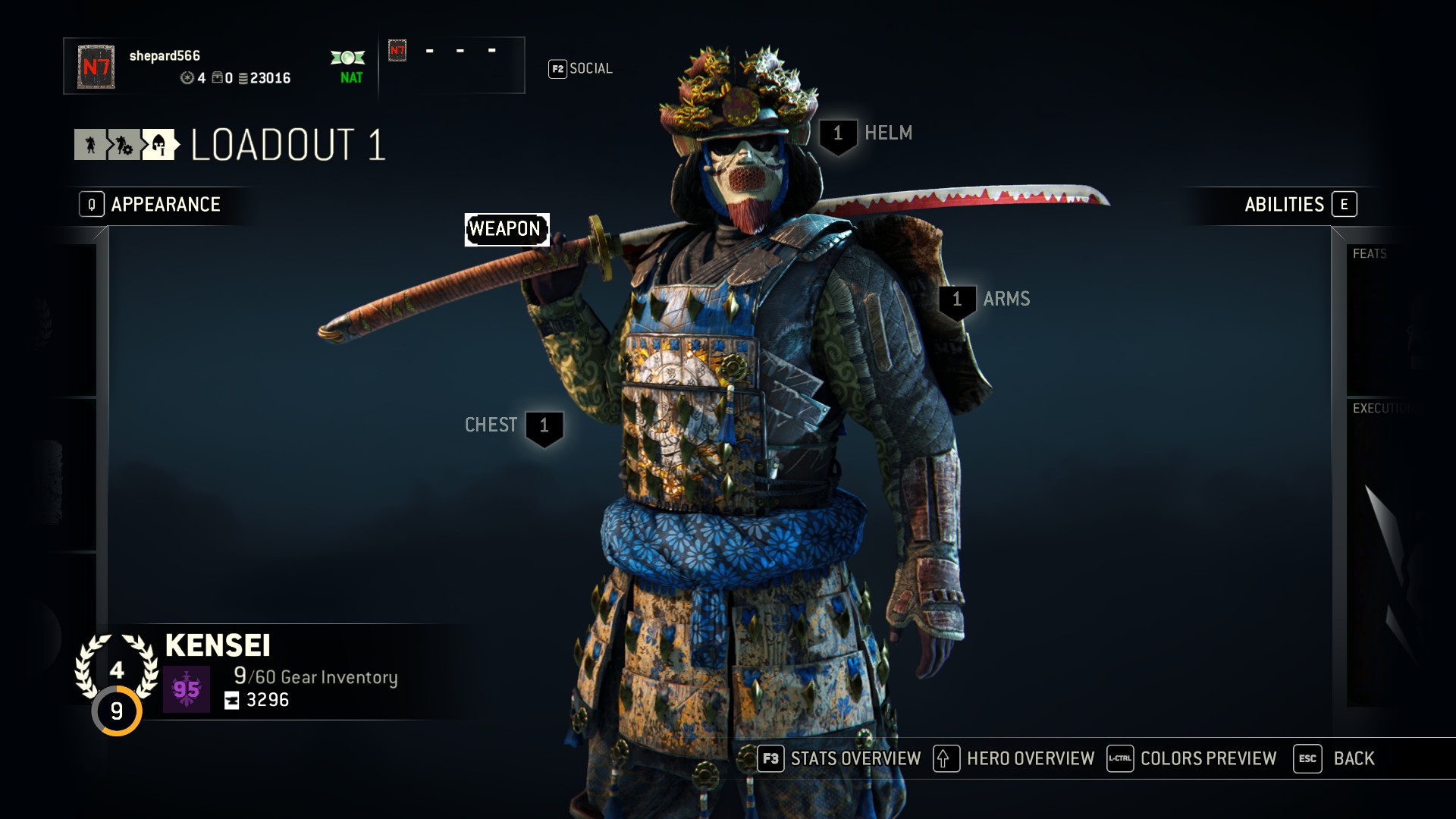Screen dimensions: 1456x819
Task: Click the shepard566 player name
Action: click(x=165, y=55)
